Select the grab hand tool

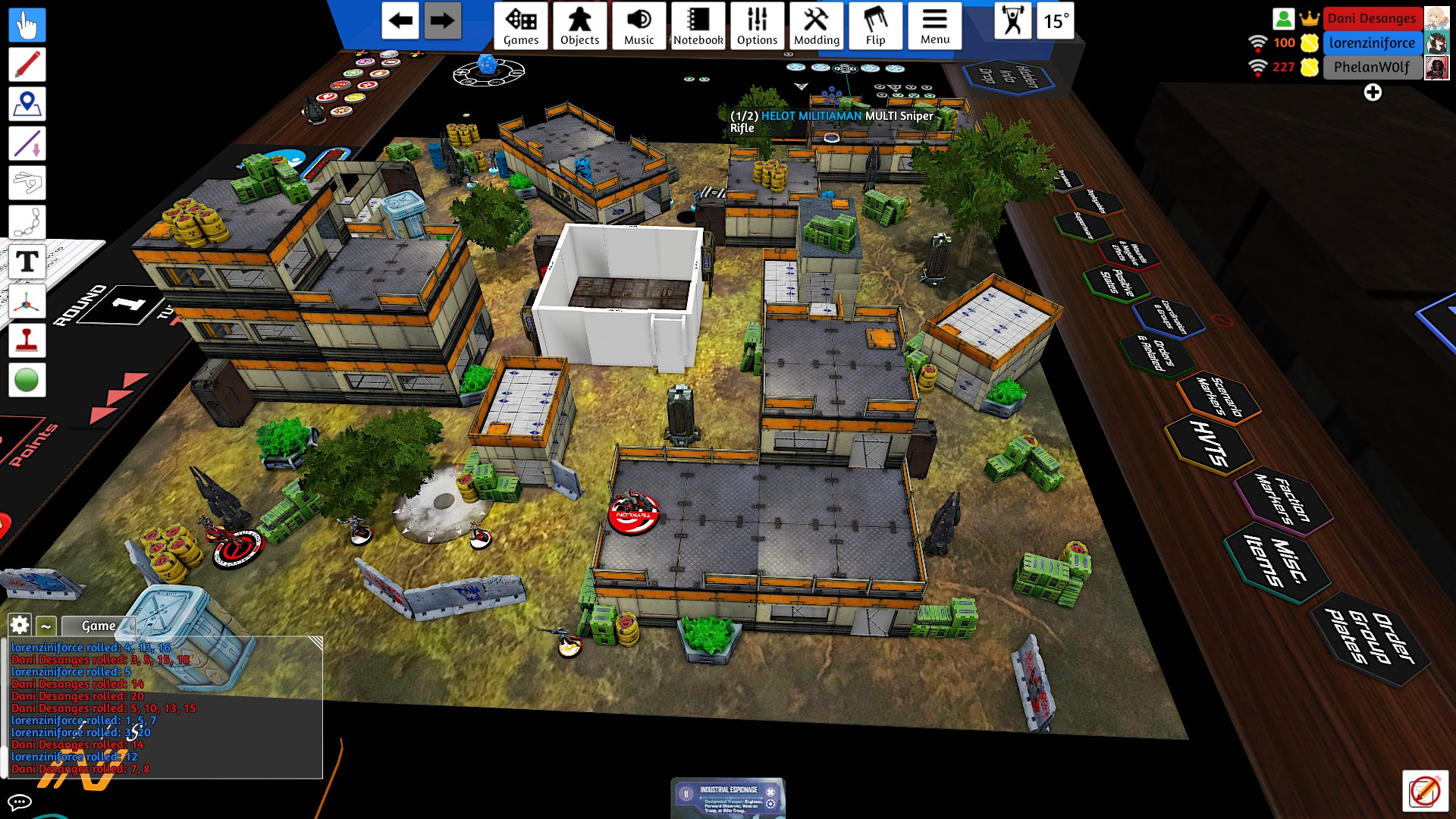[27, 26]
